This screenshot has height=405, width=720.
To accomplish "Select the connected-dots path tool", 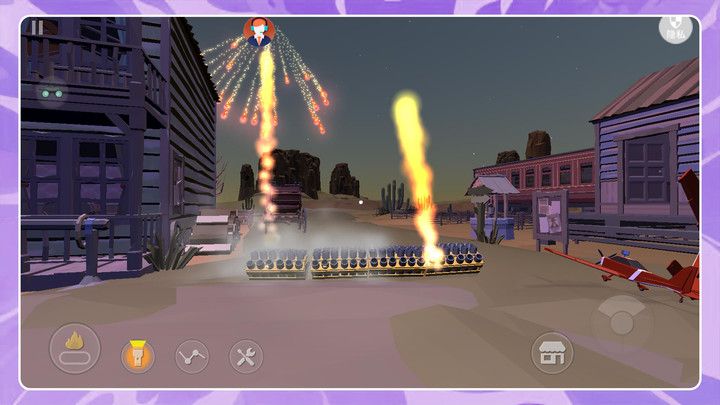I will 192,355.
